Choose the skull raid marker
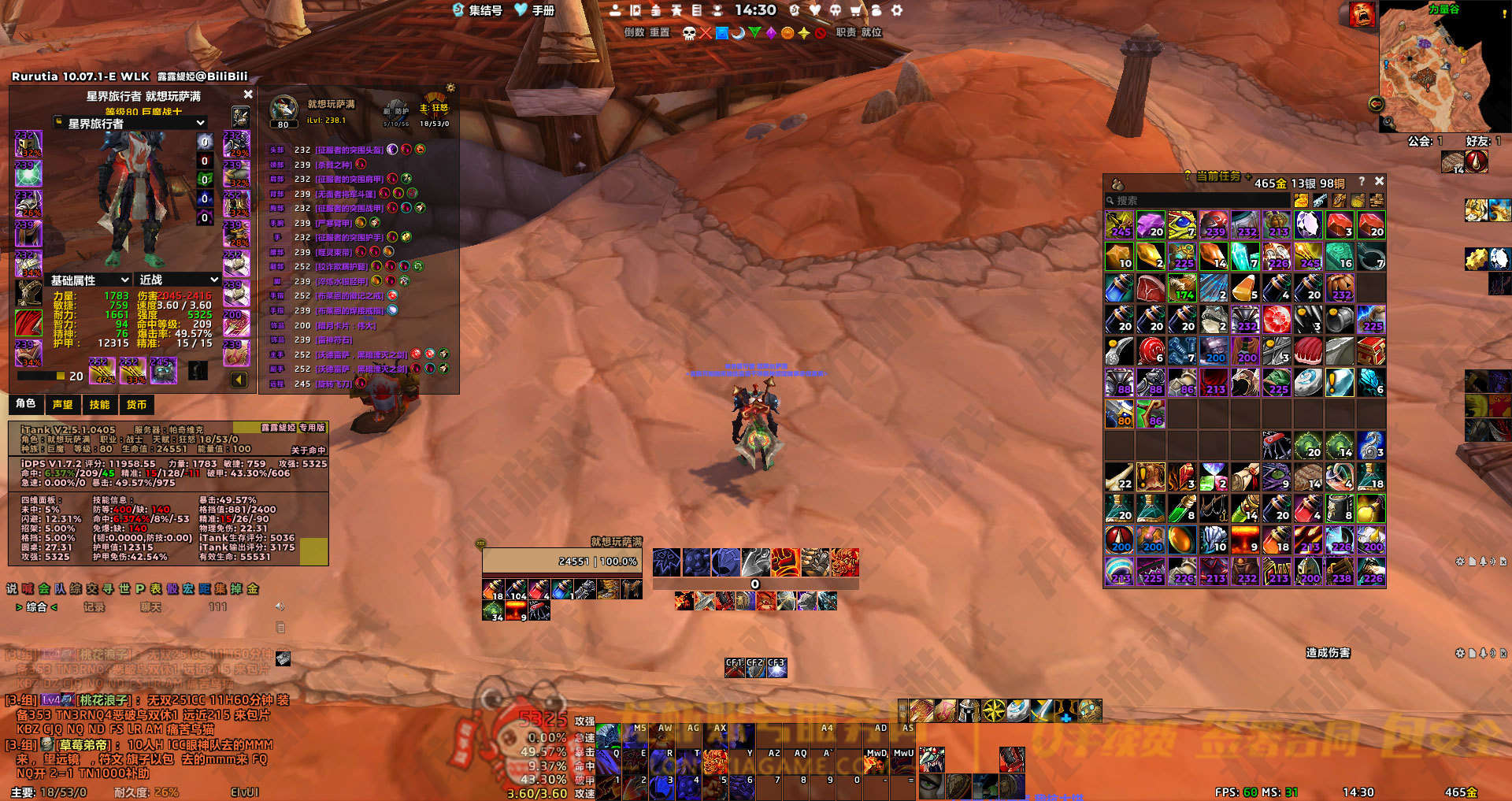The image size is (1512, 801). pyautogui.click(x=689, y=33)
